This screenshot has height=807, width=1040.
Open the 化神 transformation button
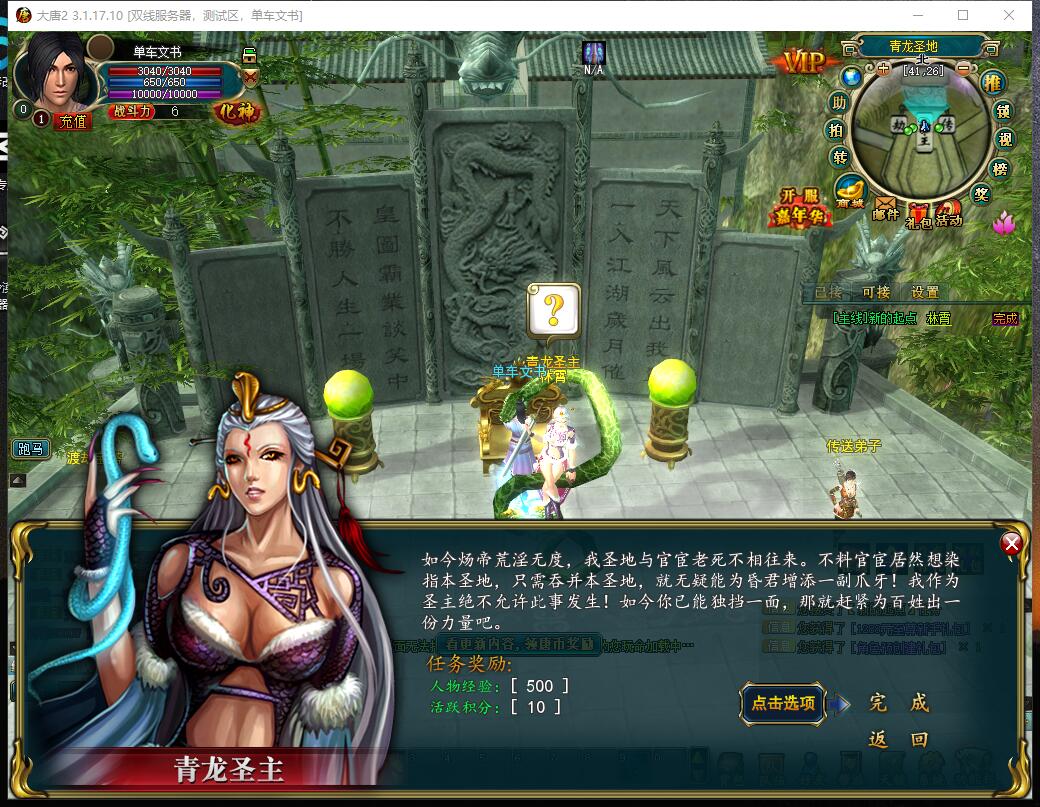236,111
